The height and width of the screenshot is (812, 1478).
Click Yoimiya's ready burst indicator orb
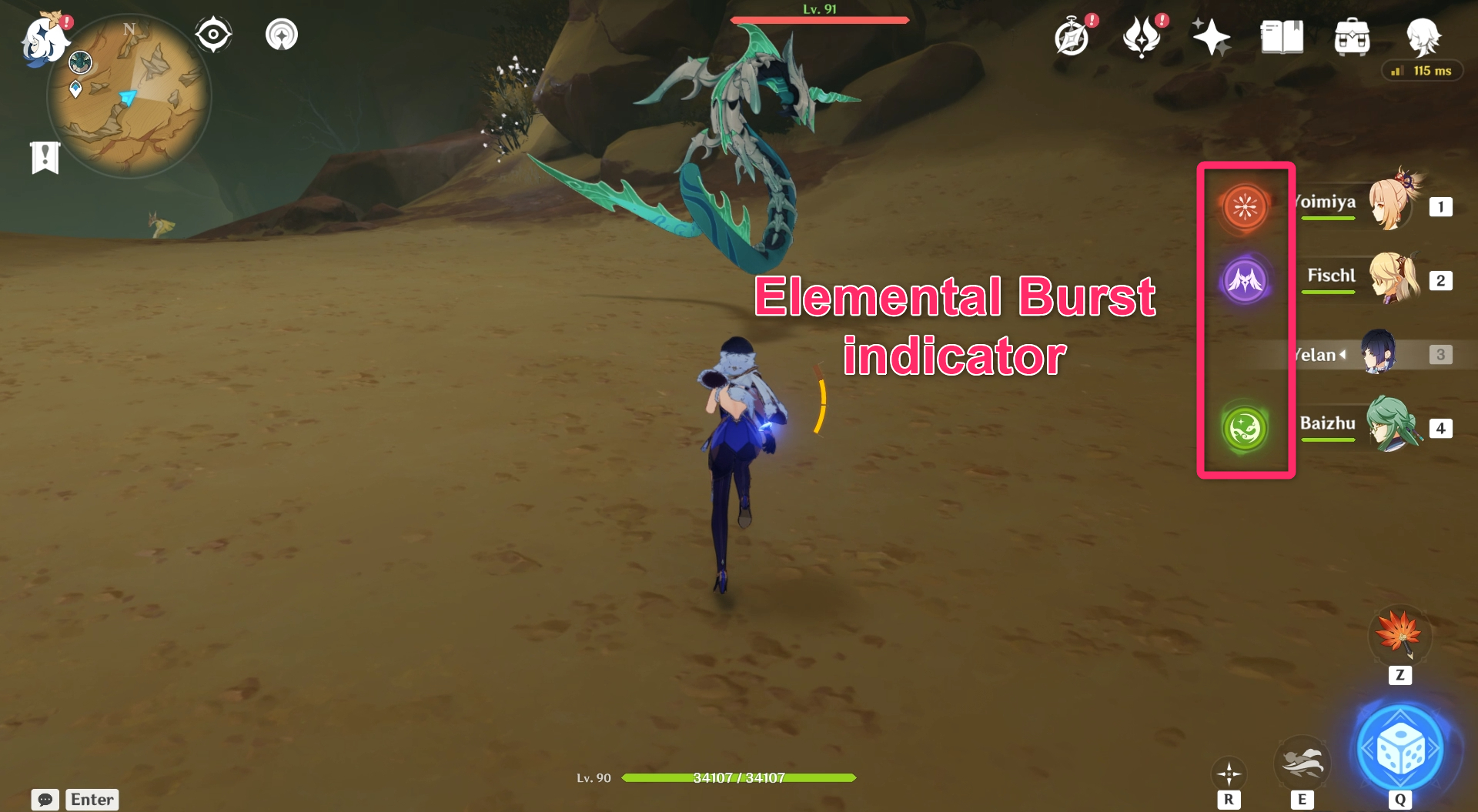[x=1246, y=205]
